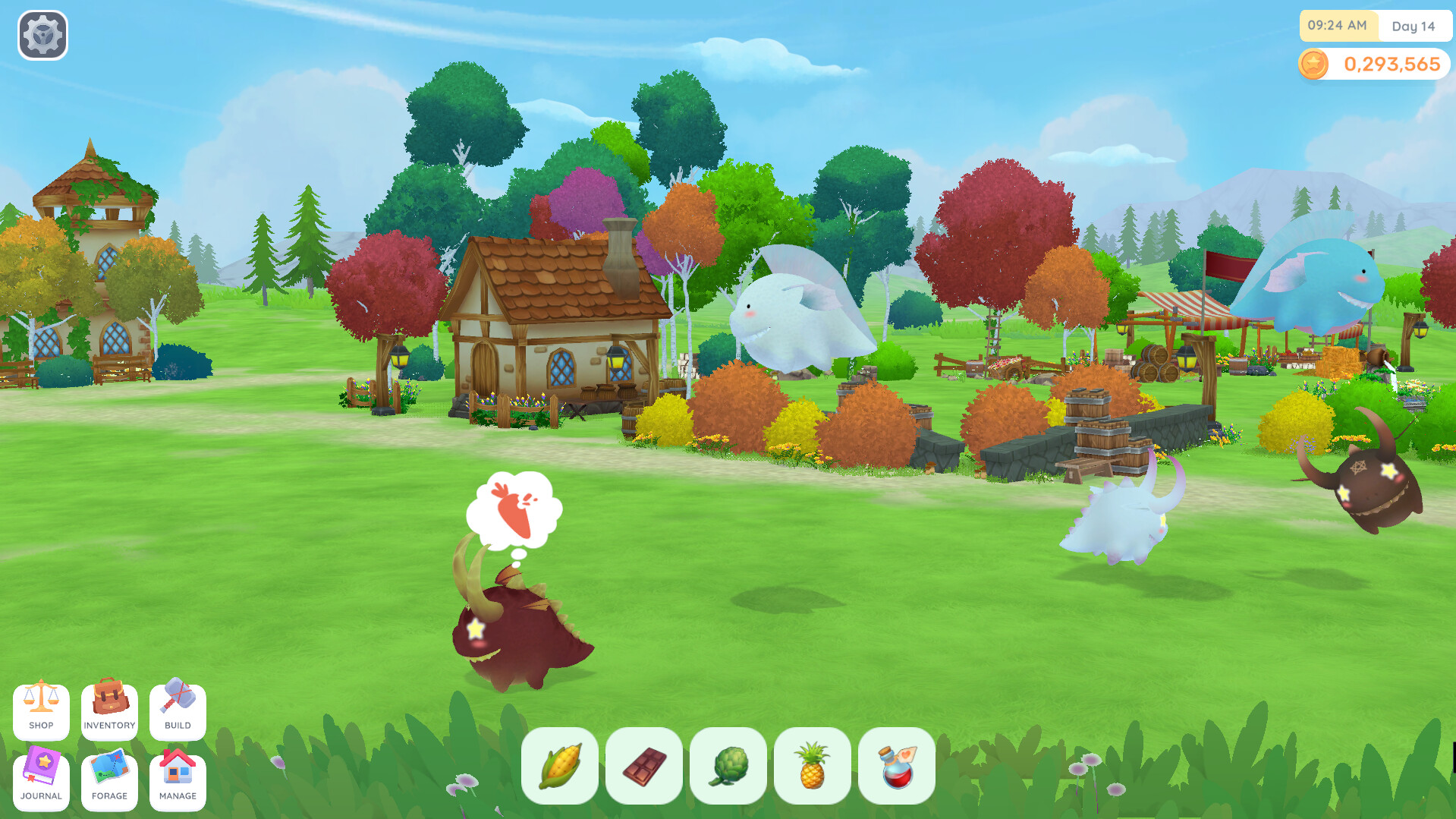Viewport: 1456px width, 819px height.
Task: Click the Day 14 indicator
Action: [x=1413, y=26]
